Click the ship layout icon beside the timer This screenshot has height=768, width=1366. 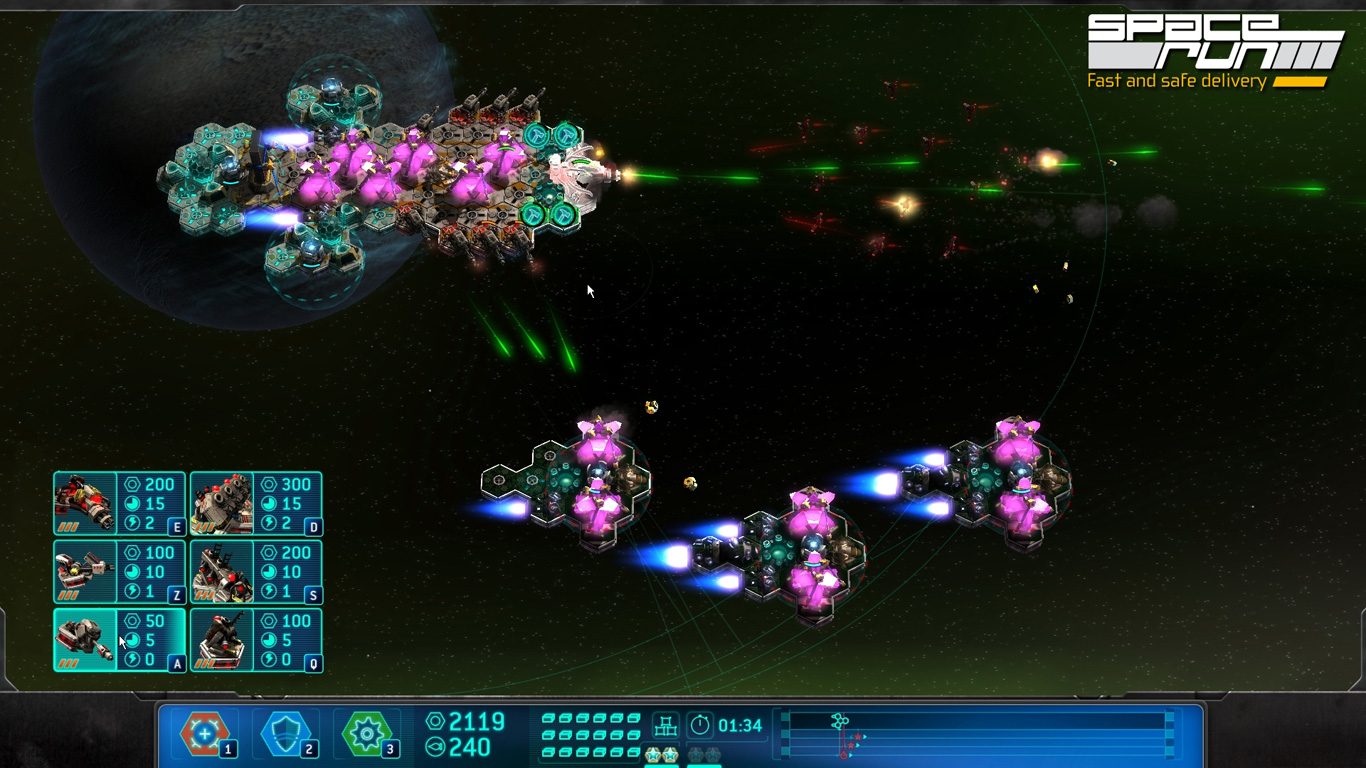666,725
